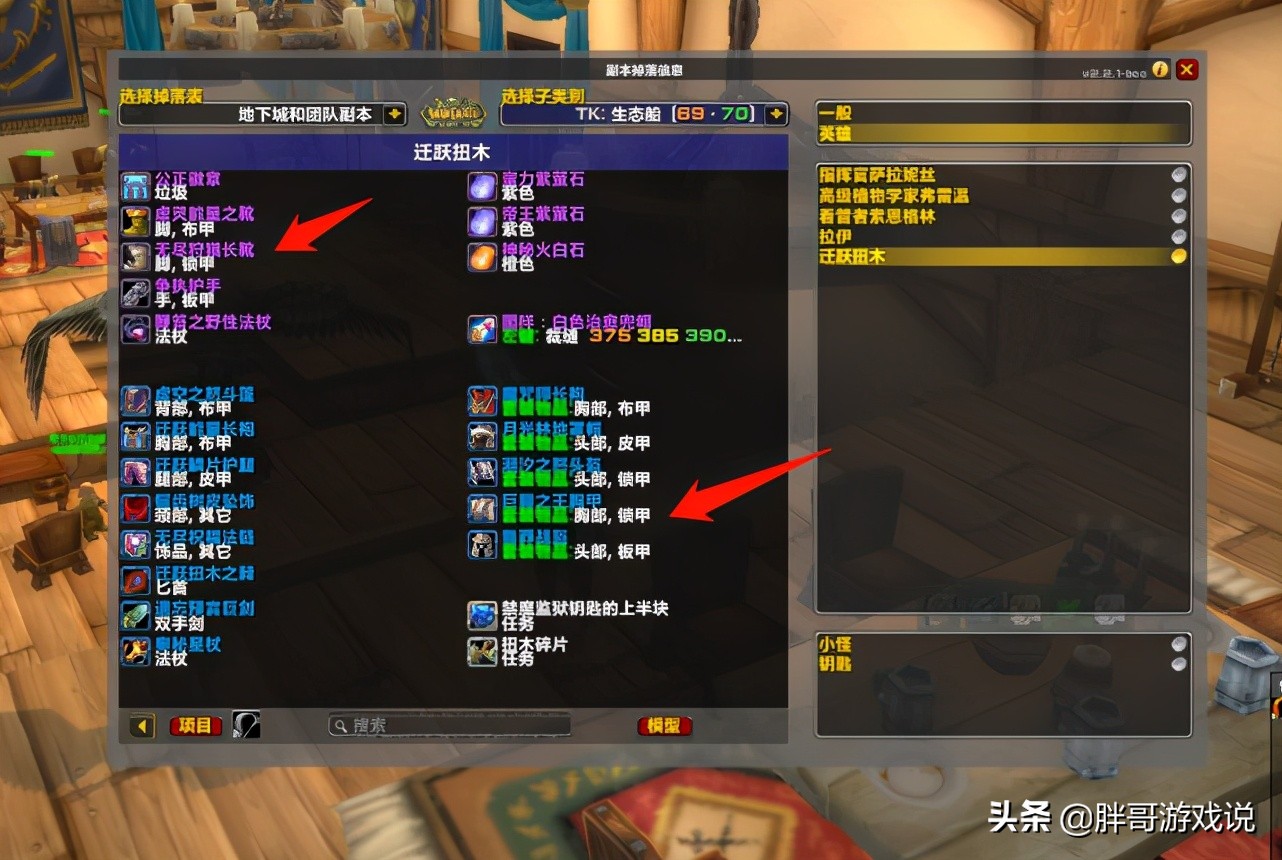The width and height of the screenshot is (1282, 860).
Task: Select the 梦境之舒缓法杖 staff icon
Action: click(135, 329)
